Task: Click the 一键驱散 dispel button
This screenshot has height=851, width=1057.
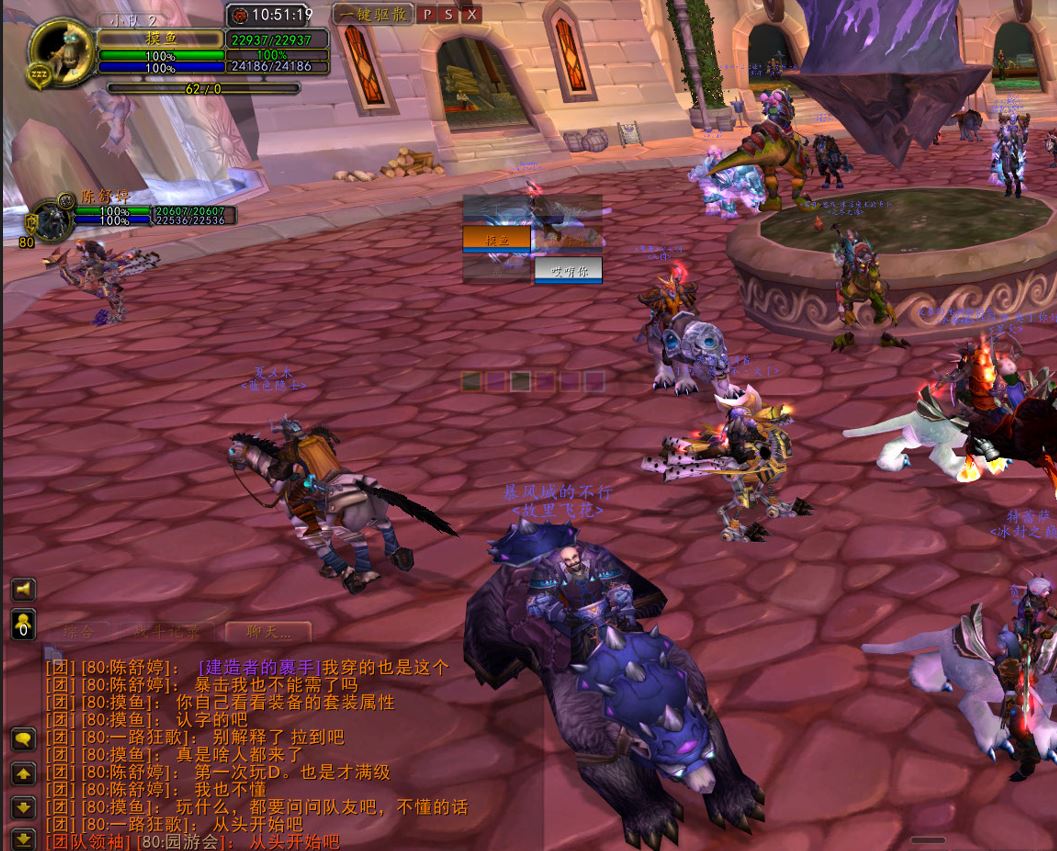Action: click(372, 14)
